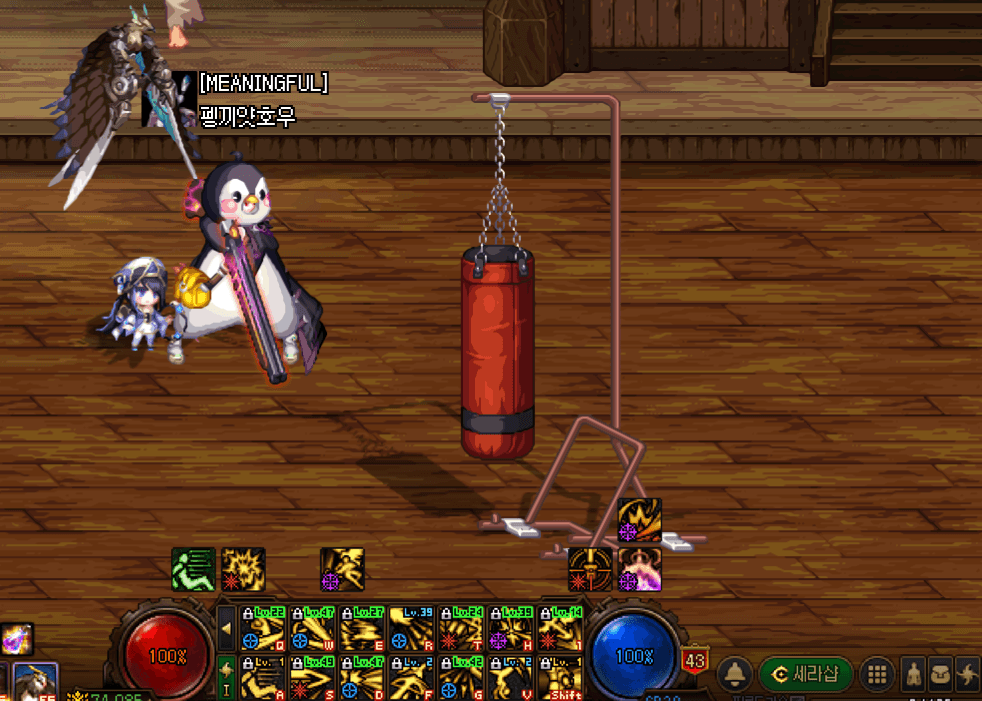
Task: Click the skill bar left arrow toggle
Action: pyautogui.click(x=227, y=628)
